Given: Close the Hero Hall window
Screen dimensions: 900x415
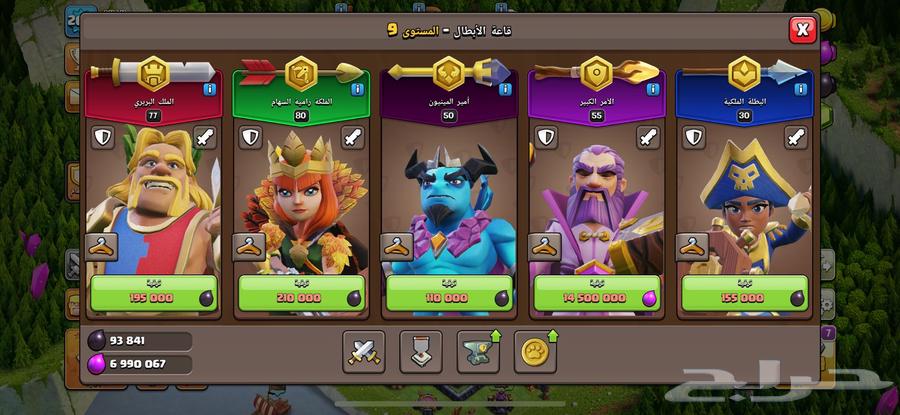Looking at the screenshot, I should [802, 30].
